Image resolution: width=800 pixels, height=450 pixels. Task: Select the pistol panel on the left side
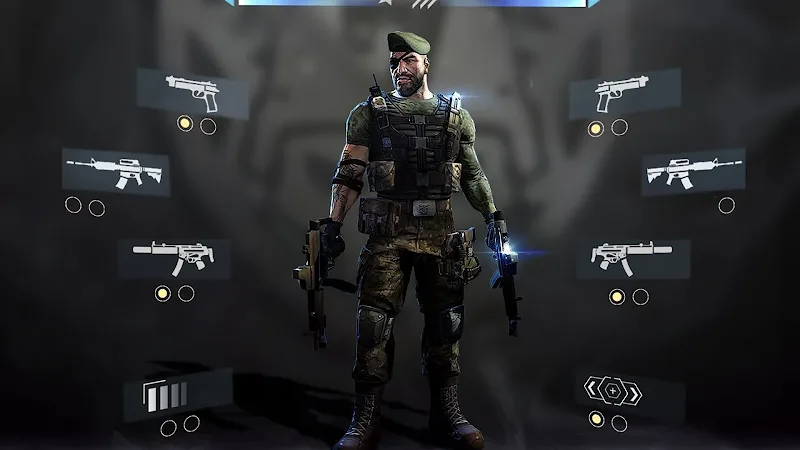pos(192,93)
